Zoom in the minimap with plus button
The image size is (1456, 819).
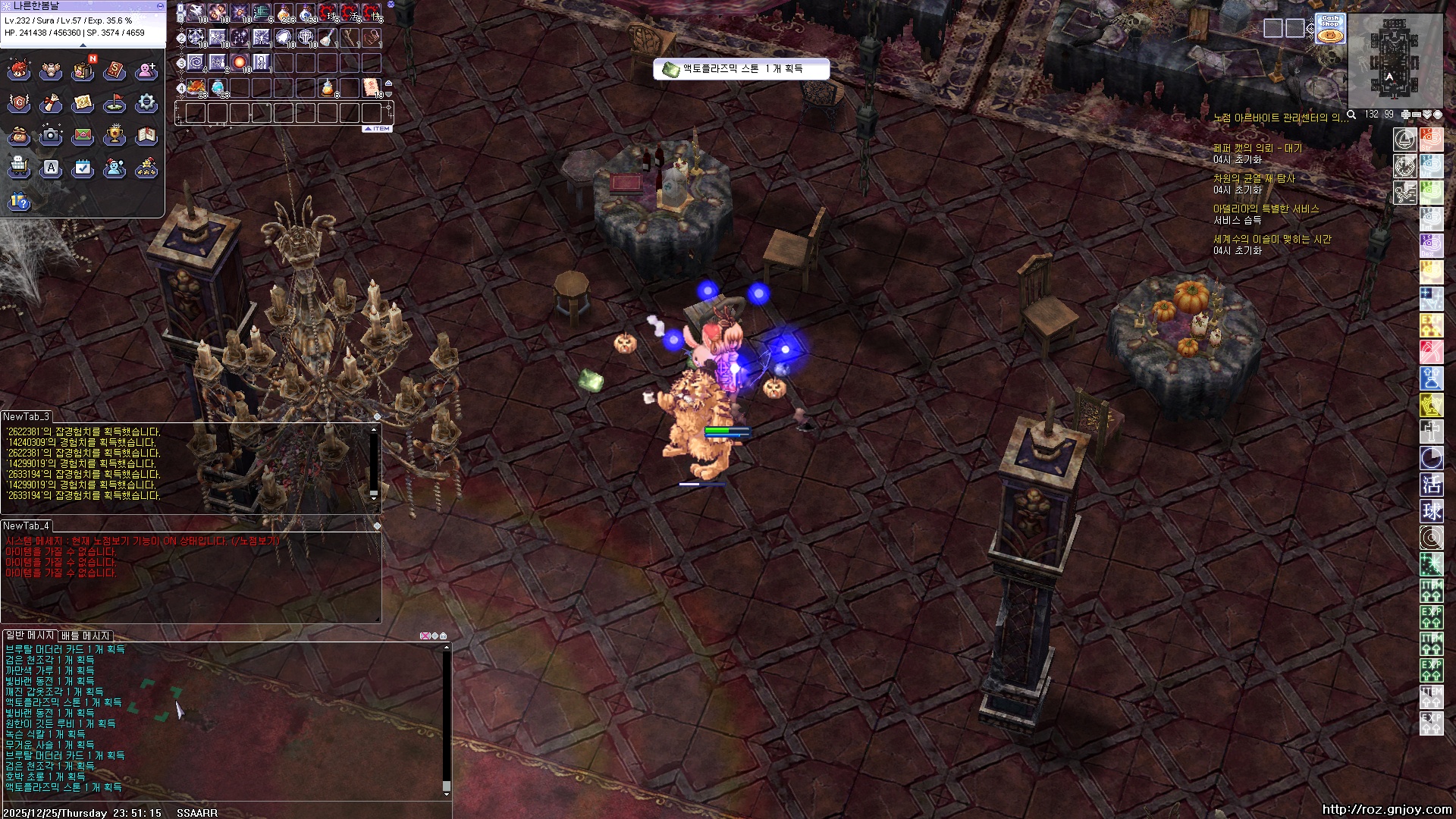click(1405, 115)
